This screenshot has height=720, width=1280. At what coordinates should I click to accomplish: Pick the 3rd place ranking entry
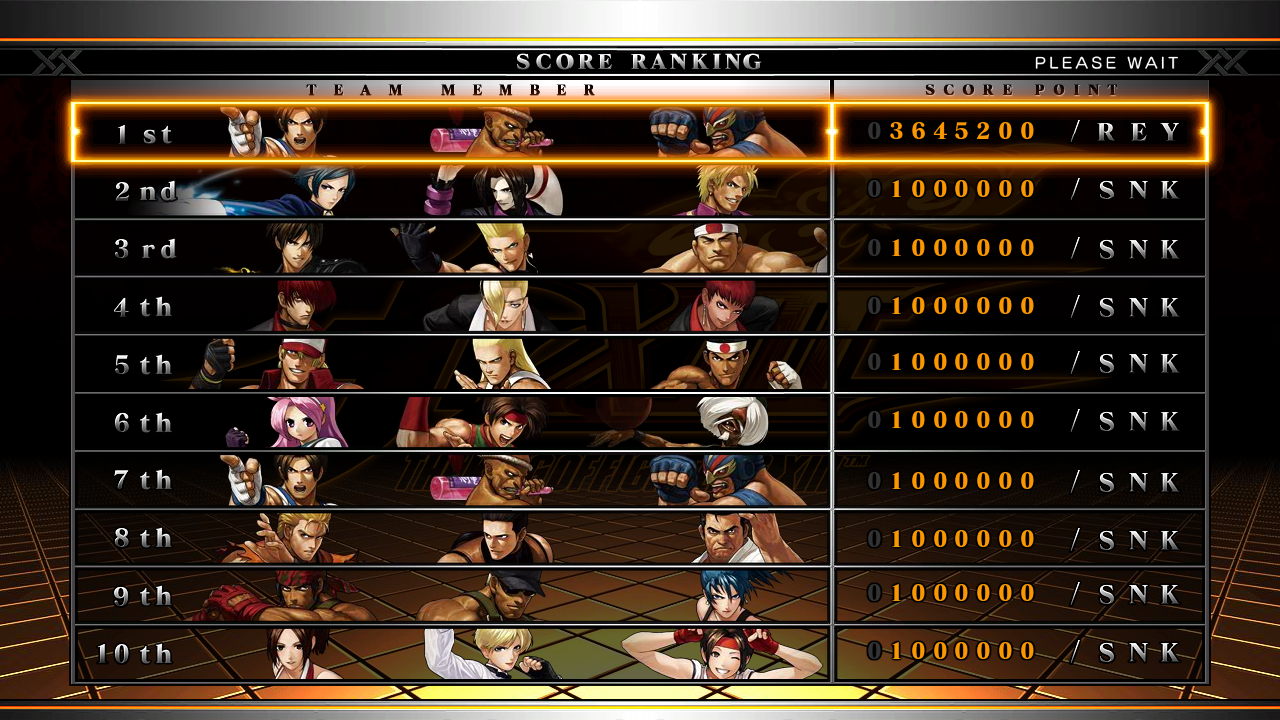tap(640, 248)
